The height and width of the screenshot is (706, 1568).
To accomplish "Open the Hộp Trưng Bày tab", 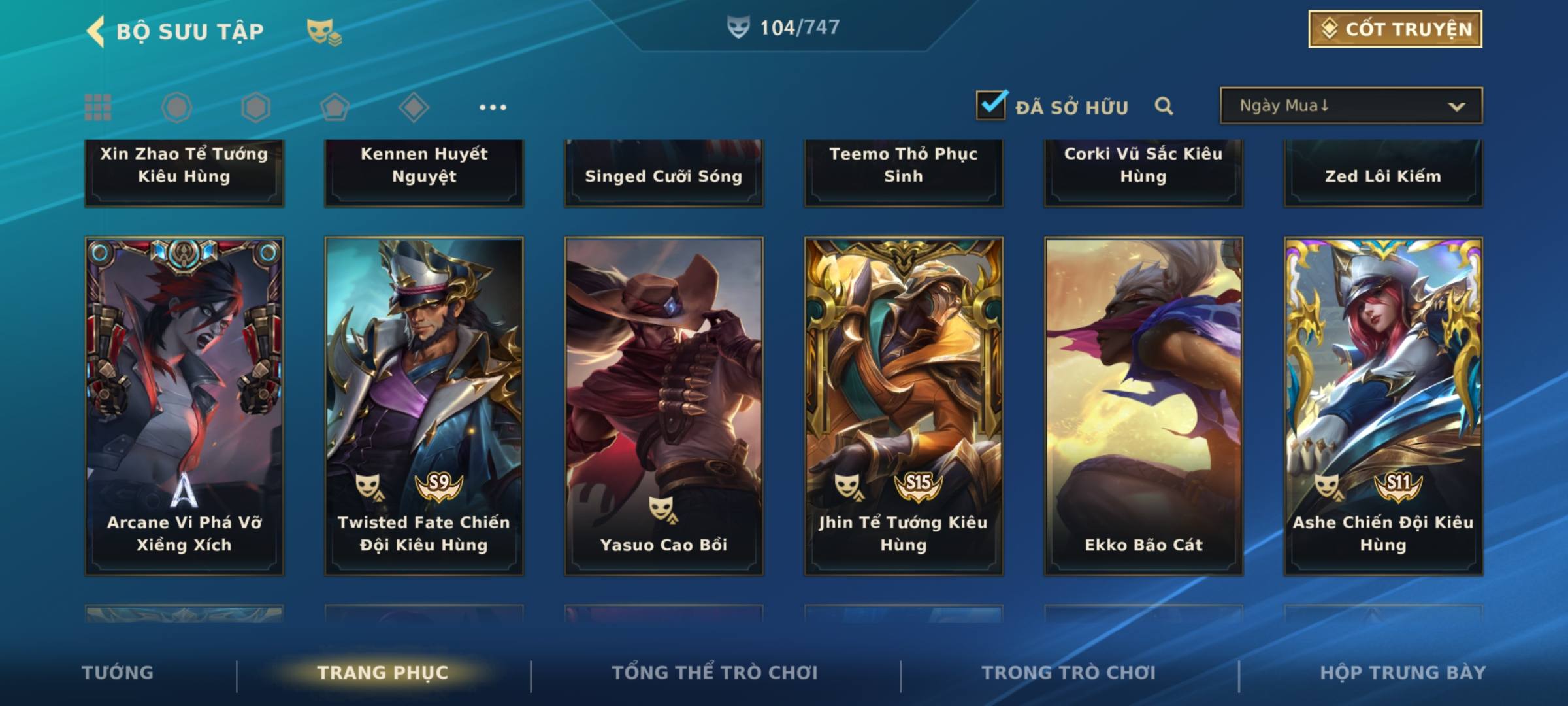I will pos(1403,673).
